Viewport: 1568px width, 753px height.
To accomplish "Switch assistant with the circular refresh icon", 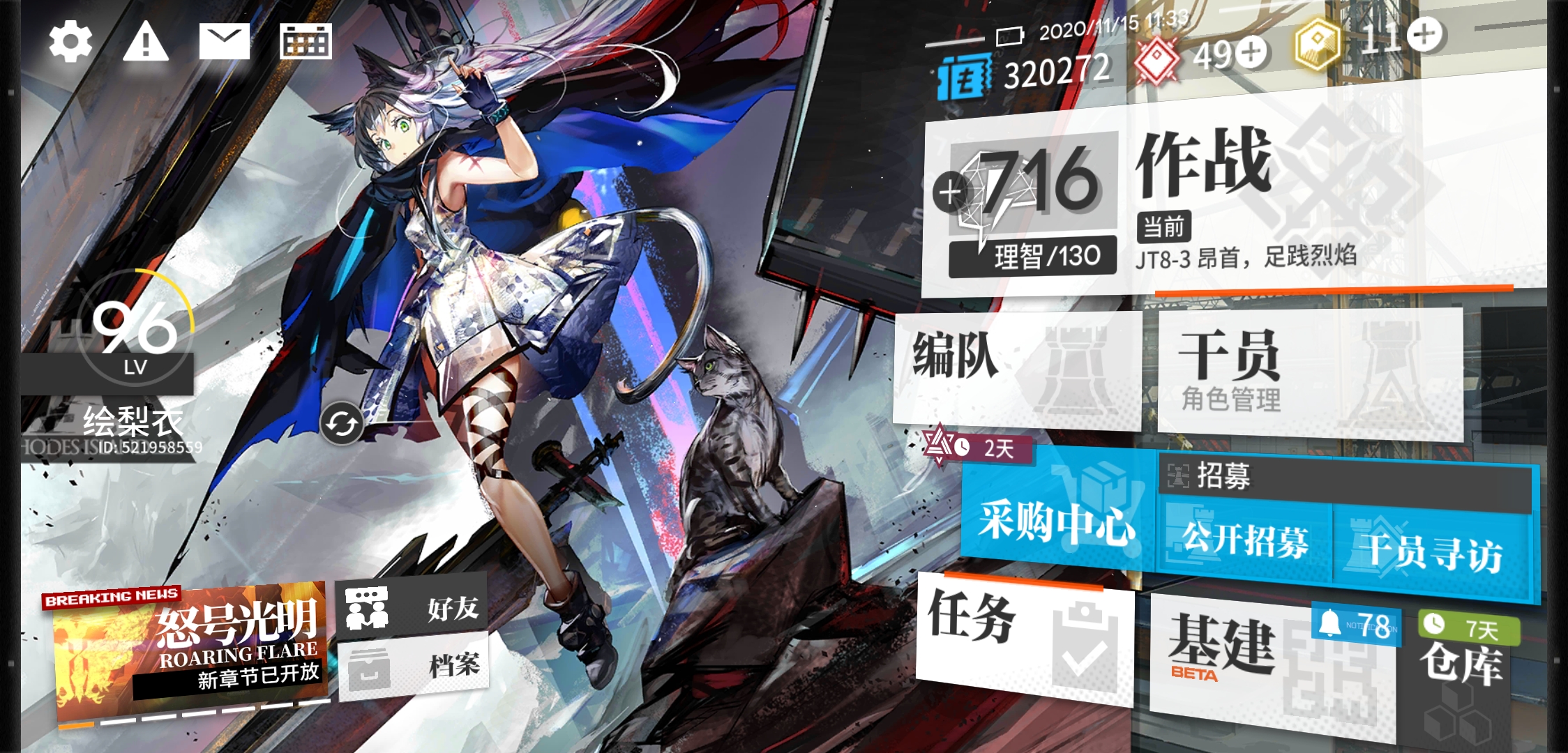I will click(x=342, y=422).
